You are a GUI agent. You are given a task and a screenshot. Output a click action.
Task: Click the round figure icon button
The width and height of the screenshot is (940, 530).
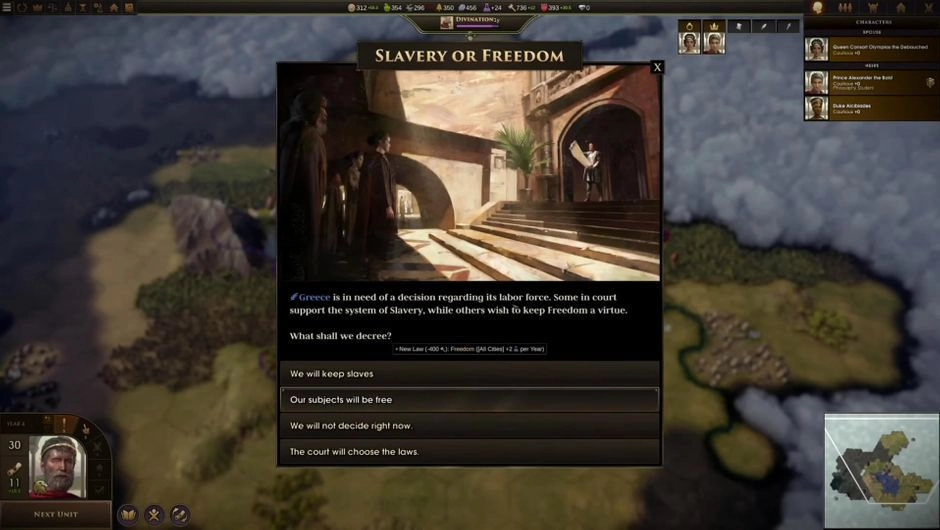coord(154,515)
